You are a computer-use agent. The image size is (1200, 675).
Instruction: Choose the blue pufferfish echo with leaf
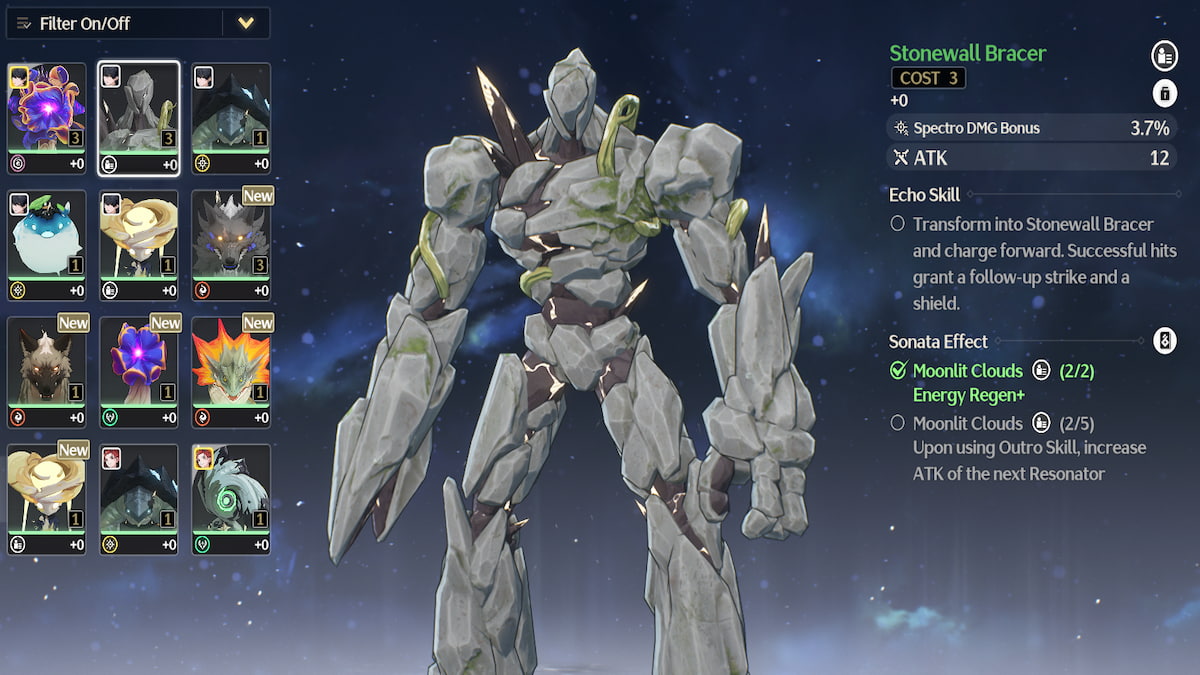47,245
